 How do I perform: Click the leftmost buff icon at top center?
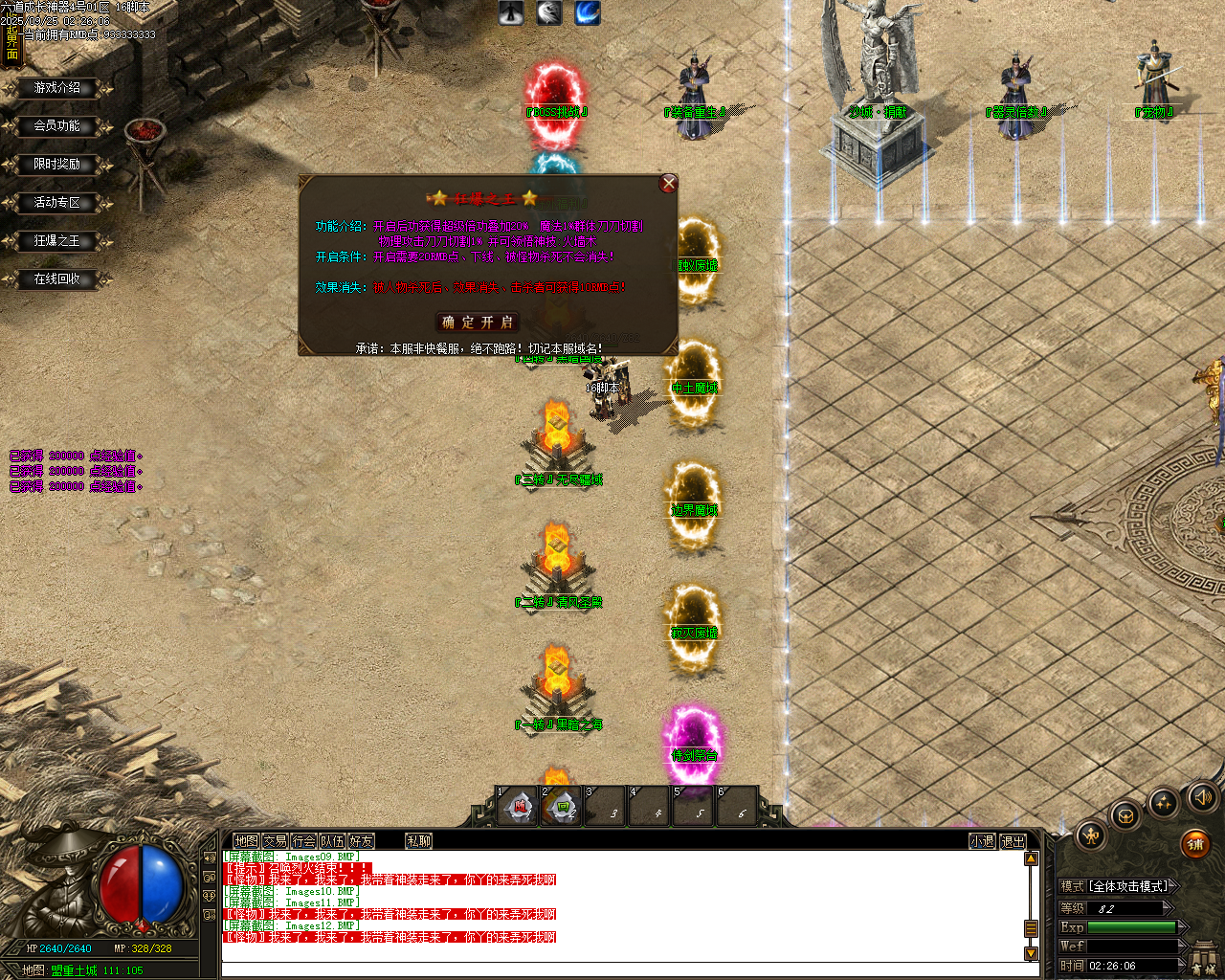tap(510, 12)
